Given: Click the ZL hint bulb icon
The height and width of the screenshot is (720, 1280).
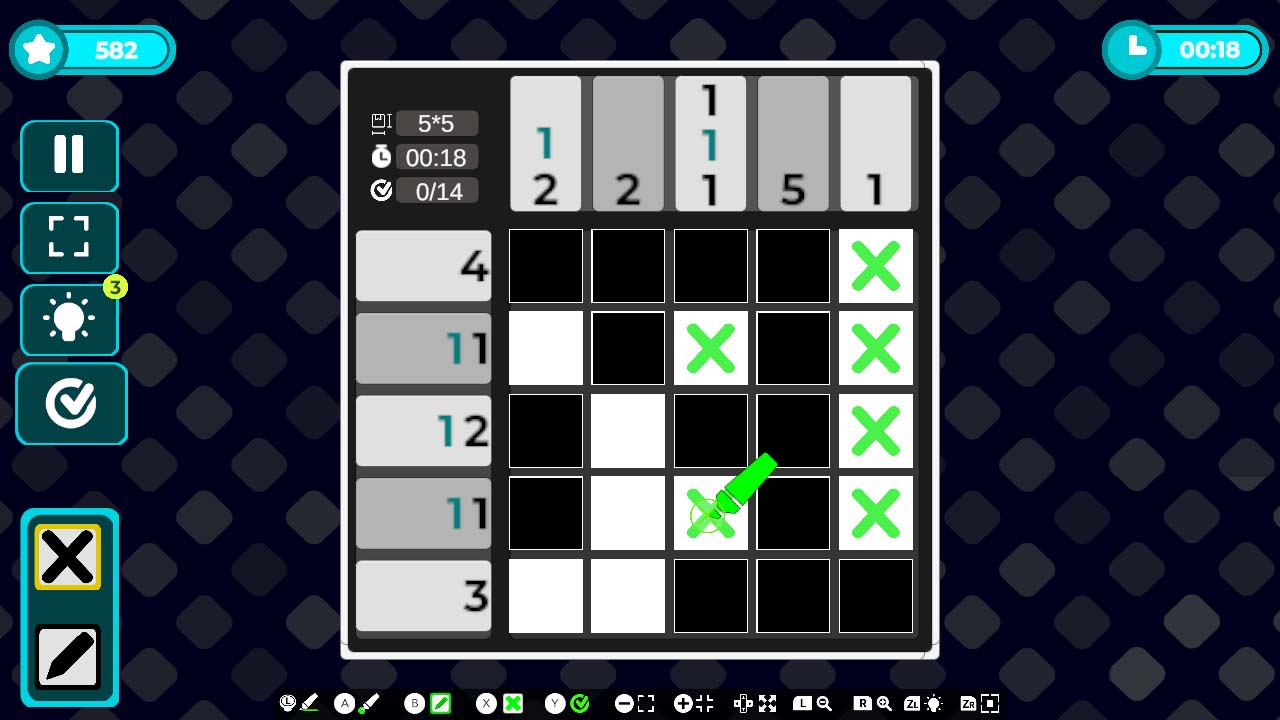Looking at the screenshot, I should [x=933, y=703].
